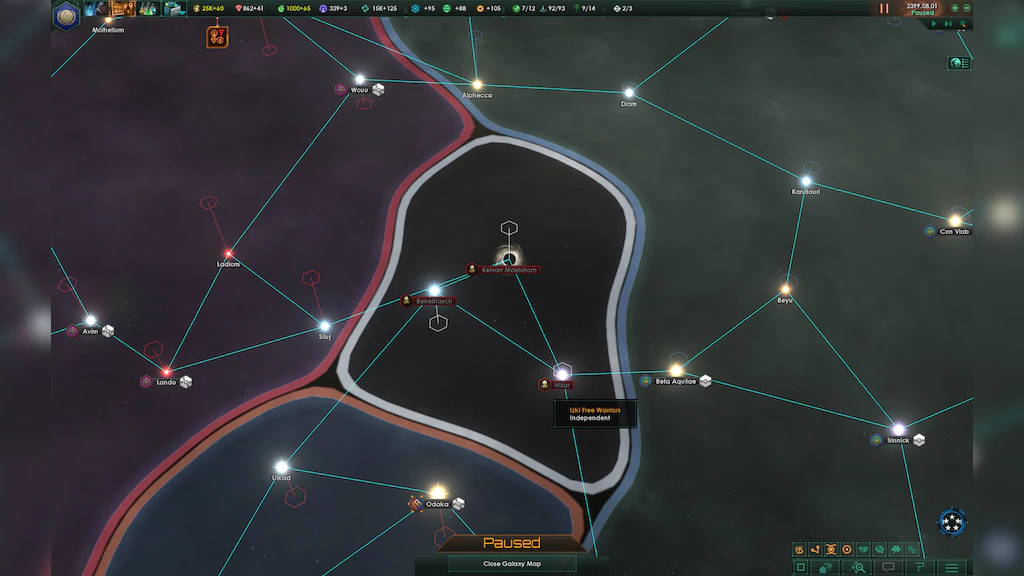Close the galaxy map
The height and width of the screenshot is (576, 1024).
pyautogui.click(x=512, y=564)
